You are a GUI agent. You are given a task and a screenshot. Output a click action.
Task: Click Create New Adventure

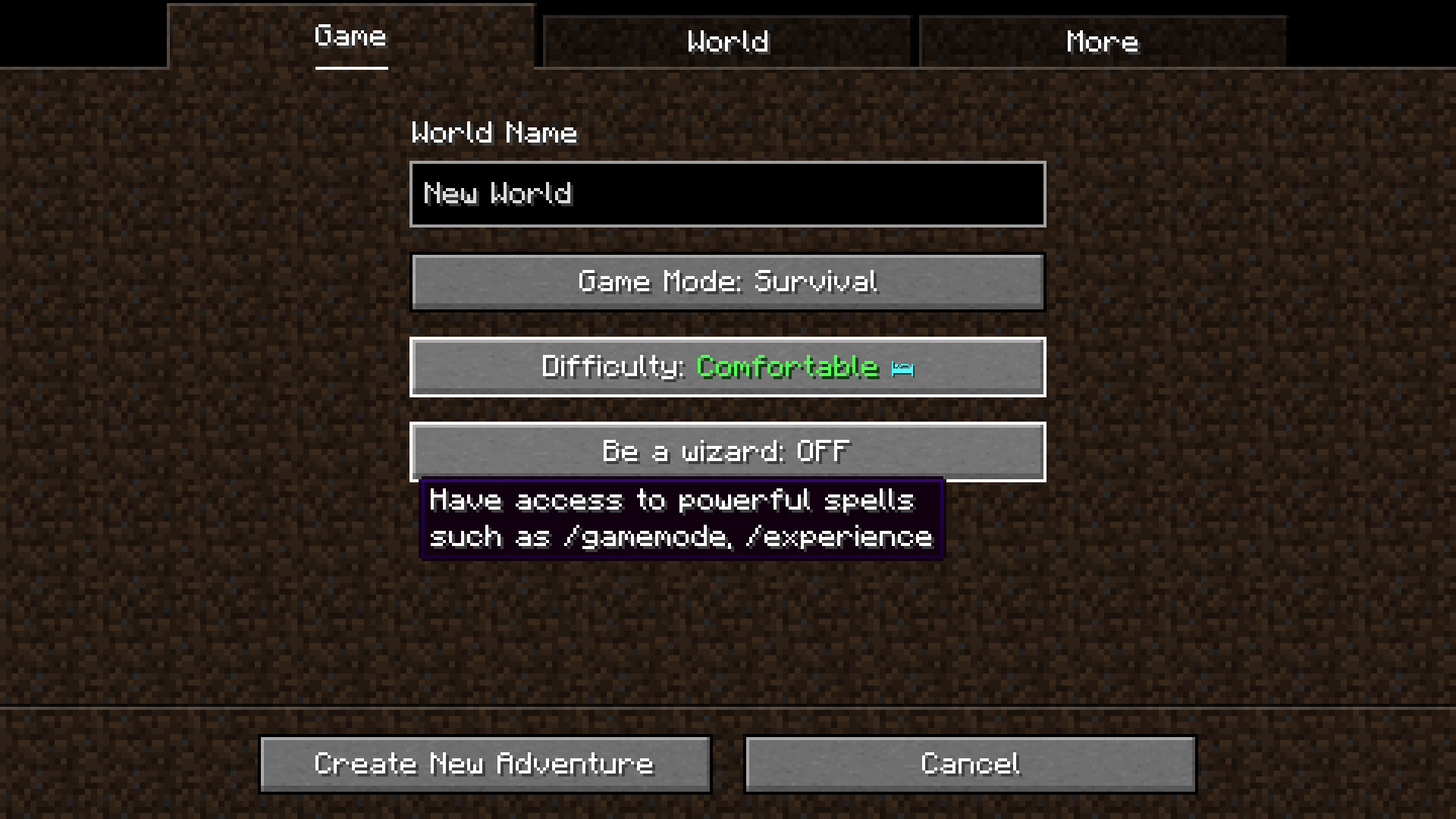(485, 764)
